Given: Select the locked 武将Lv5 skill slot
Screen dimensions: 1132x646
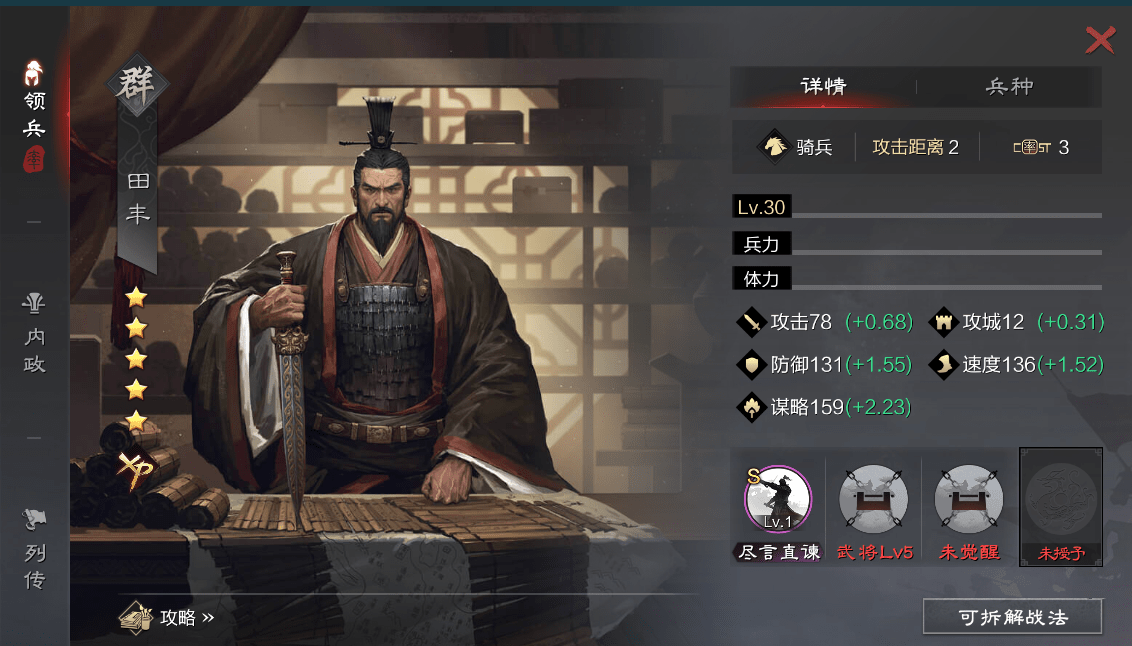Looking at the screenshot, I should [874, 498].
